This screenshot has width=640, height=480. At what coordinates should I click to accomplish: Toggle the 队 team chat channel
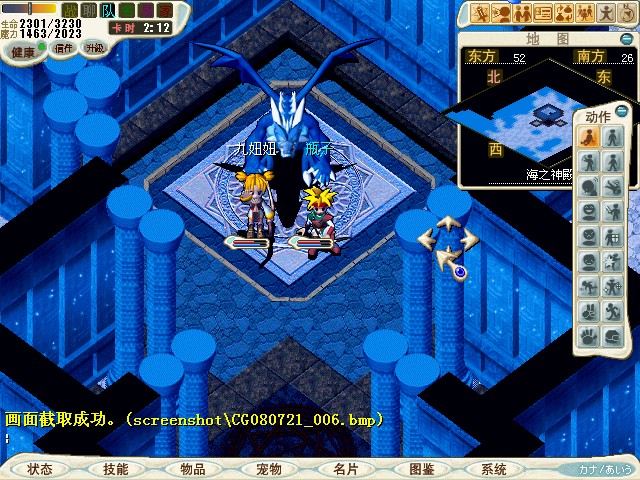coord(108,10)
